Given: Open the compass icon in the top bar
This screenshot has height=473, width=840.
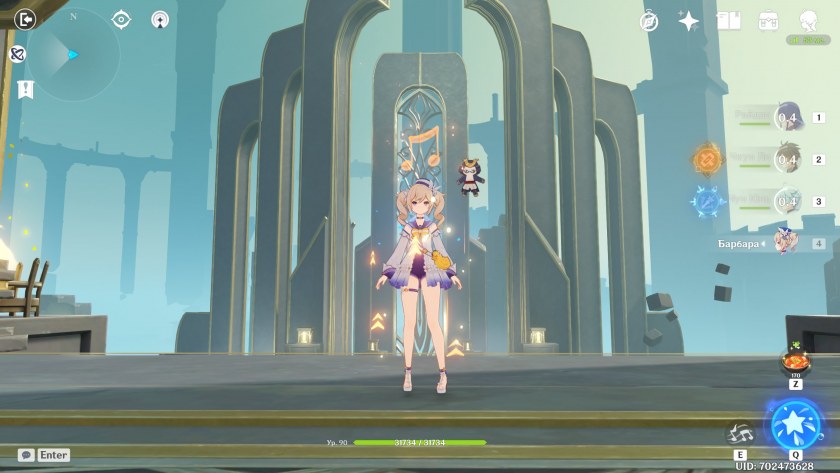Looking at the screenshot, I should click(649, 21).
